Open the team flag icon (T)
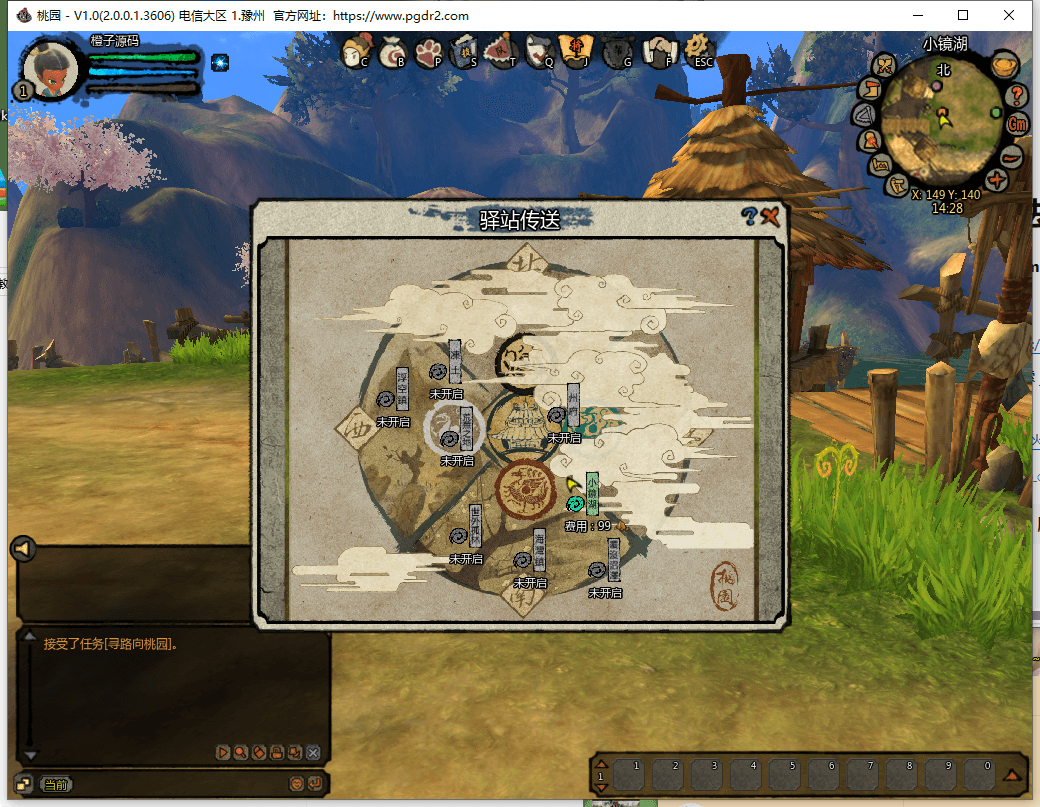Viewport: 1040px width, 807px height. 501,51
